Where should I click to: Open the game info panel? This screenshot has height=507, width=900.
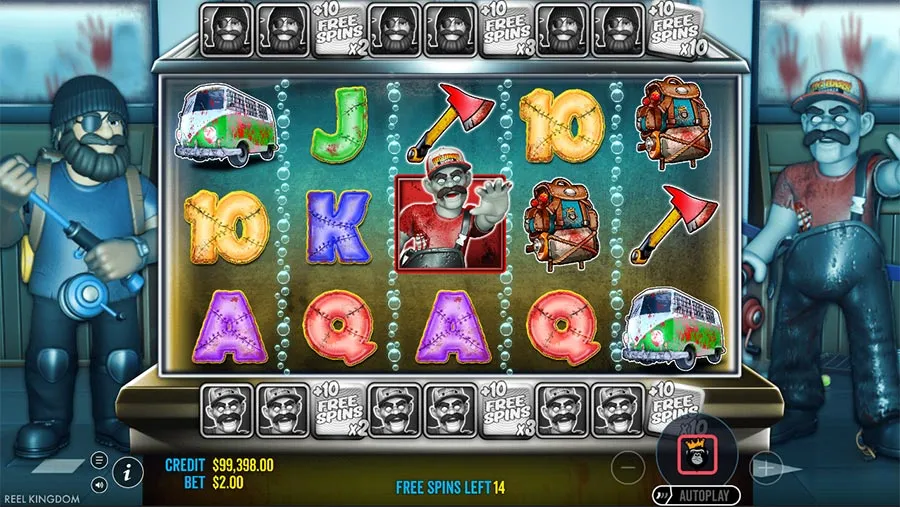coord(126,470)
